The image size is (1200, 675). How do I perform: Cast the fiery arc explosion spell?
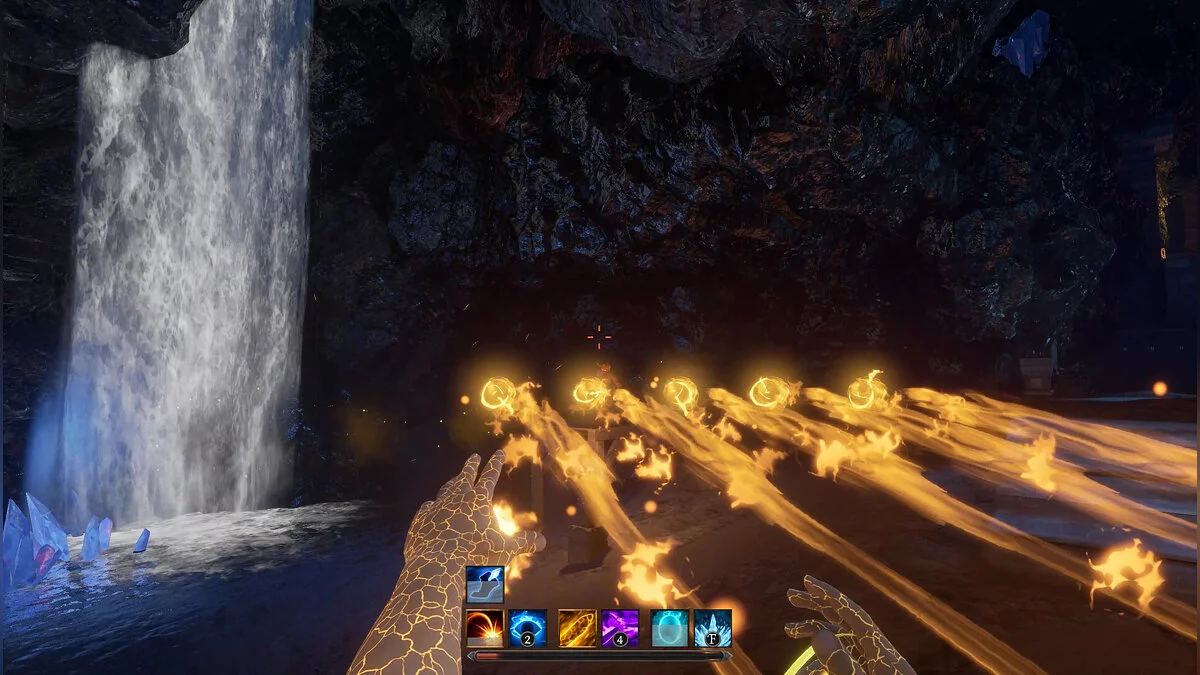[485, 628]
